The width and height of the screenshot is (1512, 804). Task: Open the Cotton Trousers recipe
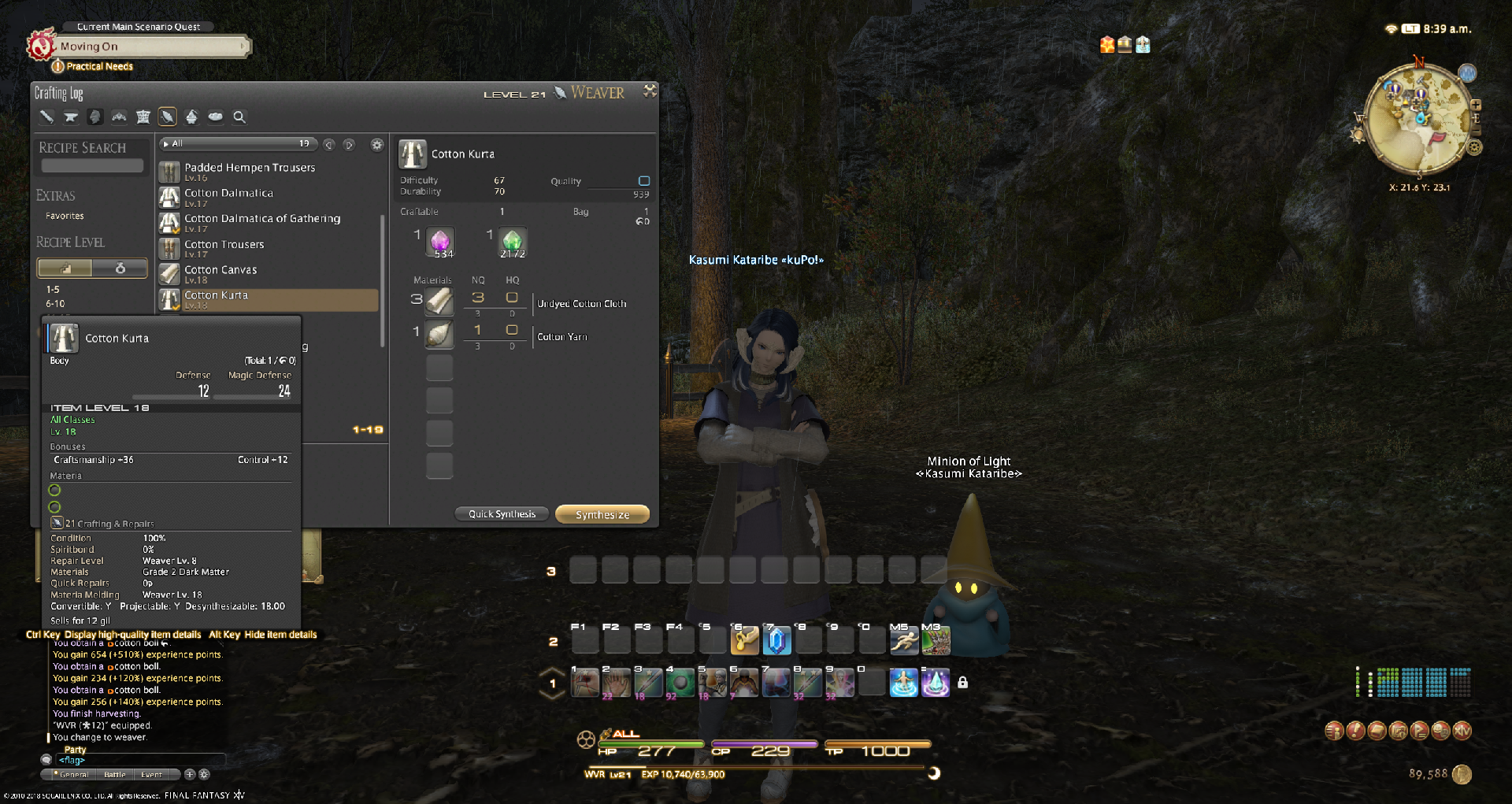coord(224,245)
